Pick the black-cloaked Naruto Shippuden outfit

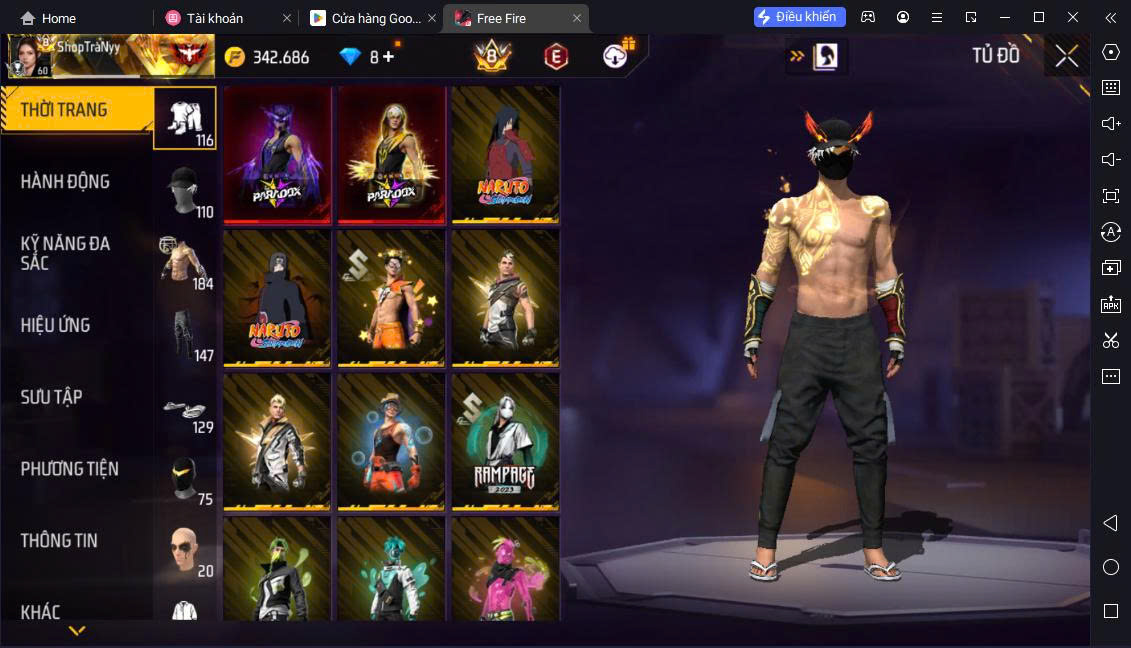pyautogui.click(x=277, y=298)
